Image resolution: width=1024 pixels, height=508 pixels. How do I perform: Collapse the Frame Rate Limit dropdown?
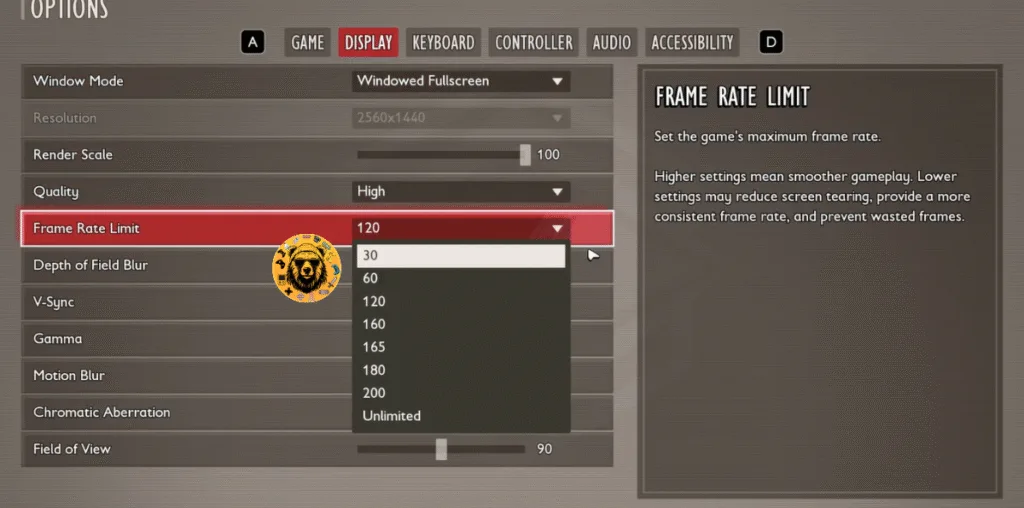point(557,228)
